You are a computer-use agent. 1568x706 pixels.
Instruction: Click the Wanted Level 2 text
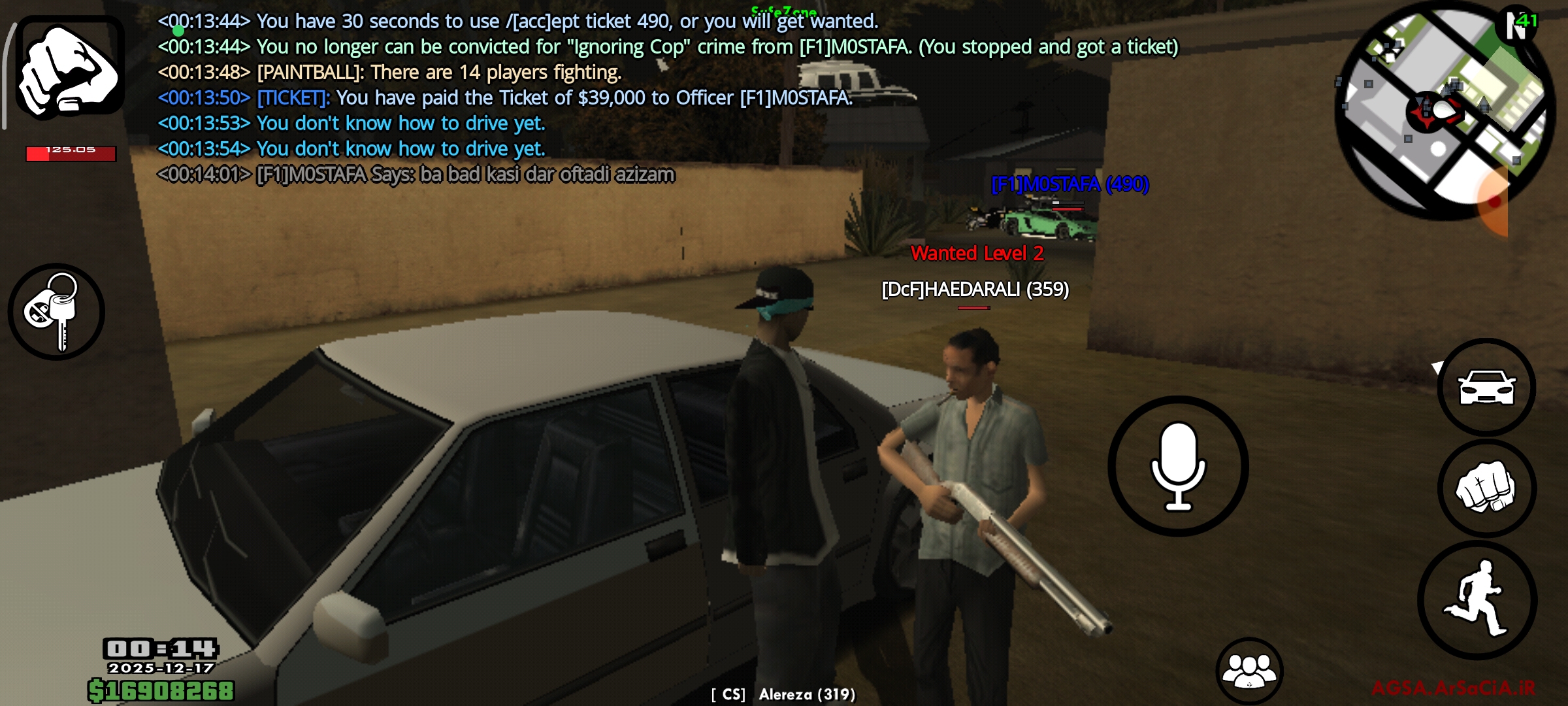[x=977, y=255]
